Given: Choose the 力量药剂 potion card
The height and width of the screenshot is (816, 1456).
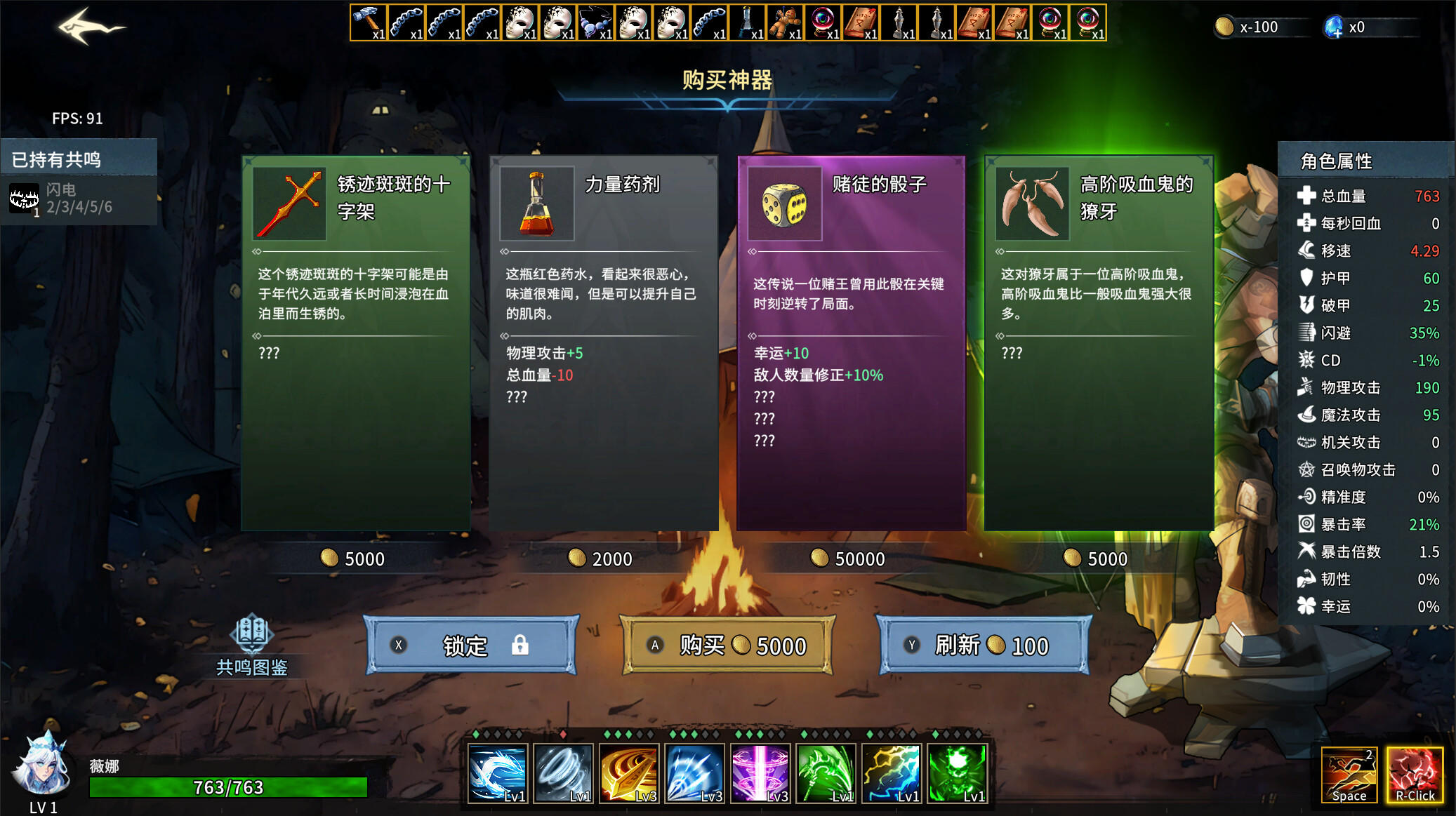Looking at the screenshot, I should (604, 342).
